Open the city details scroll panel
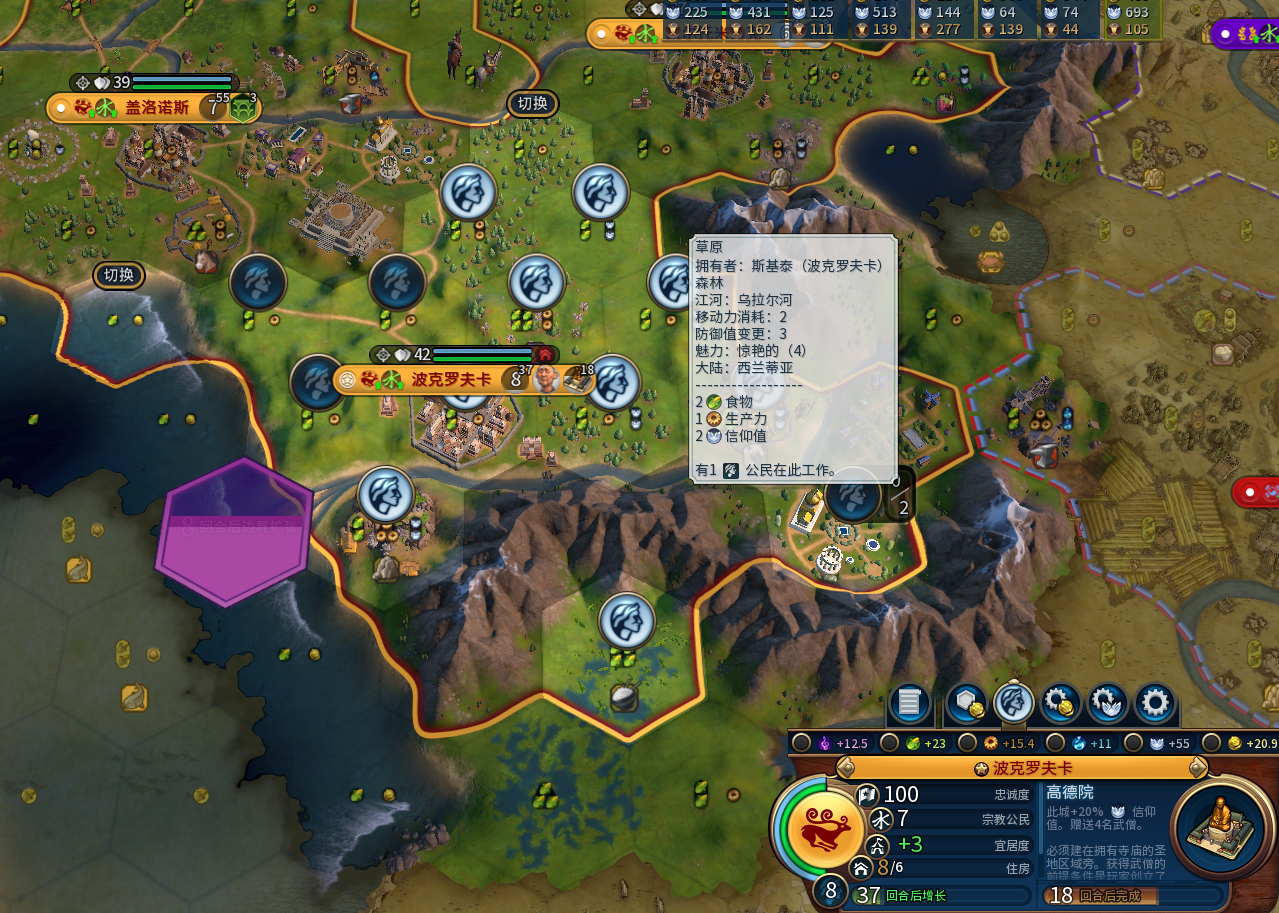Image resolution: width=1279 pixels, height=913 pixels. (x=909, y=703)
